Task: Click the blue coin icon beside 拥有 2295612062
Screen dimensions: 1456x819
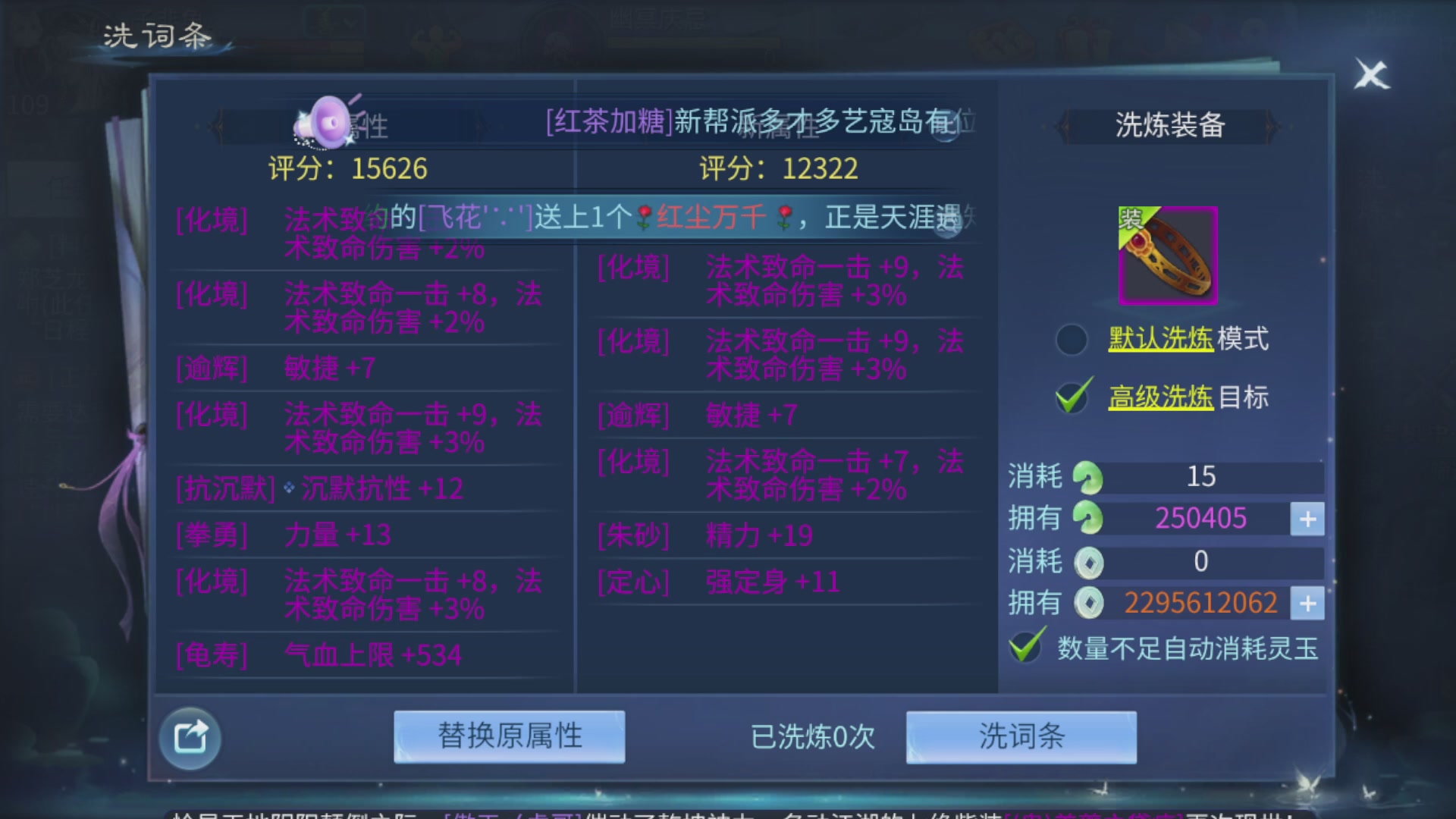Action: [x=1089, y=603]
